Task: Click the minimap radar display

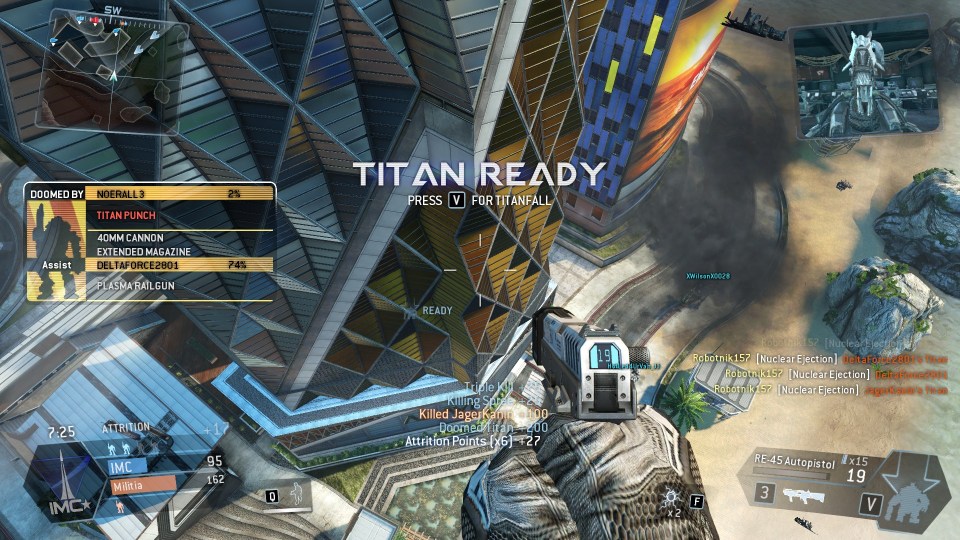Action: click(x=104, y=67)
